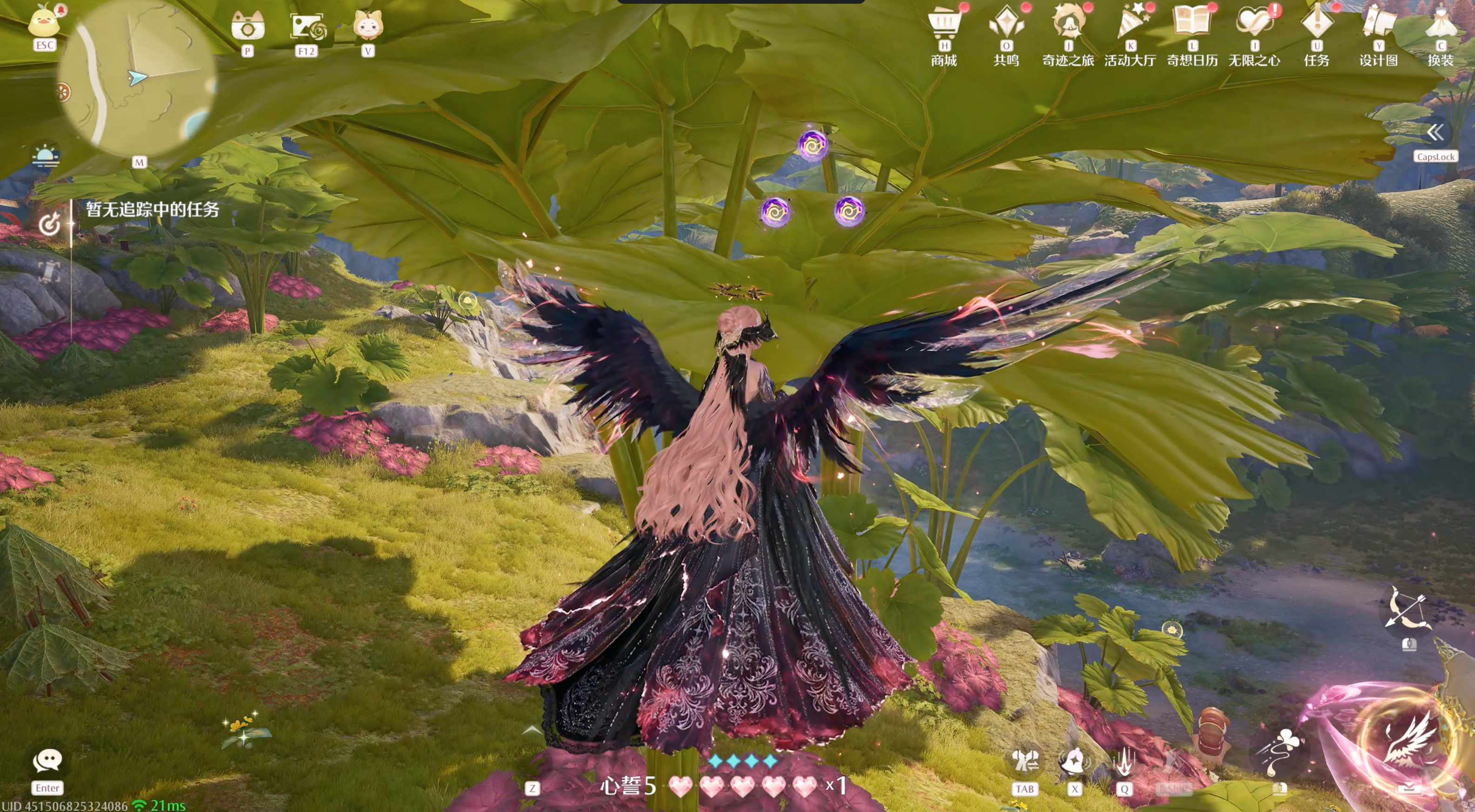Open the cat-shaped camera photo mode

(x=247, y=26)
